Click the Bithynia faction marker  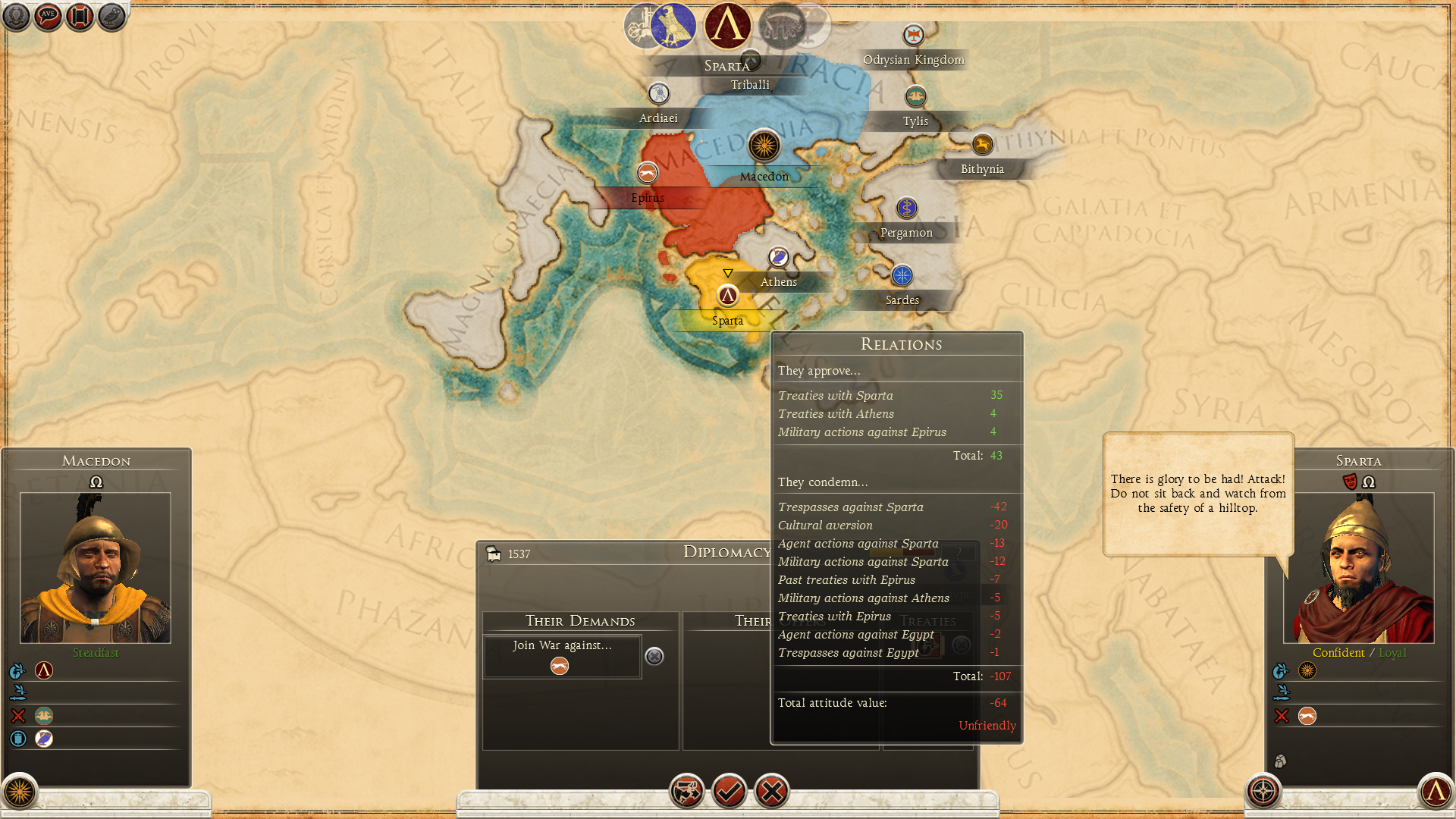tap(982, 144)
